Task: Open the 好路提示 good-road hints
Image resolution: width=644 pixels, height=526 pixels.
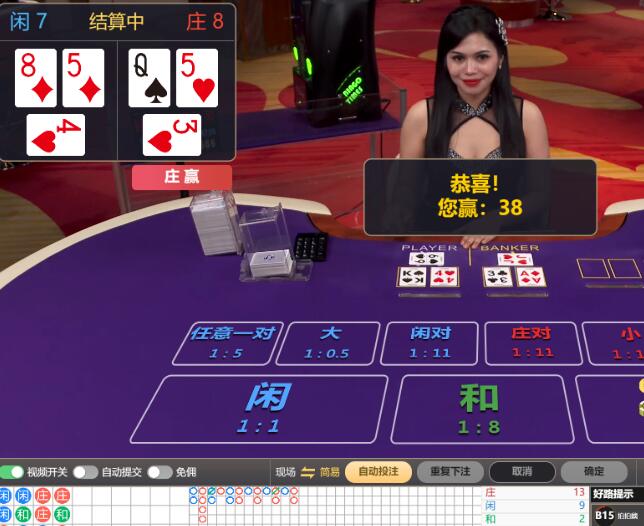Action: pyautogui.click(x=612, y=493)
